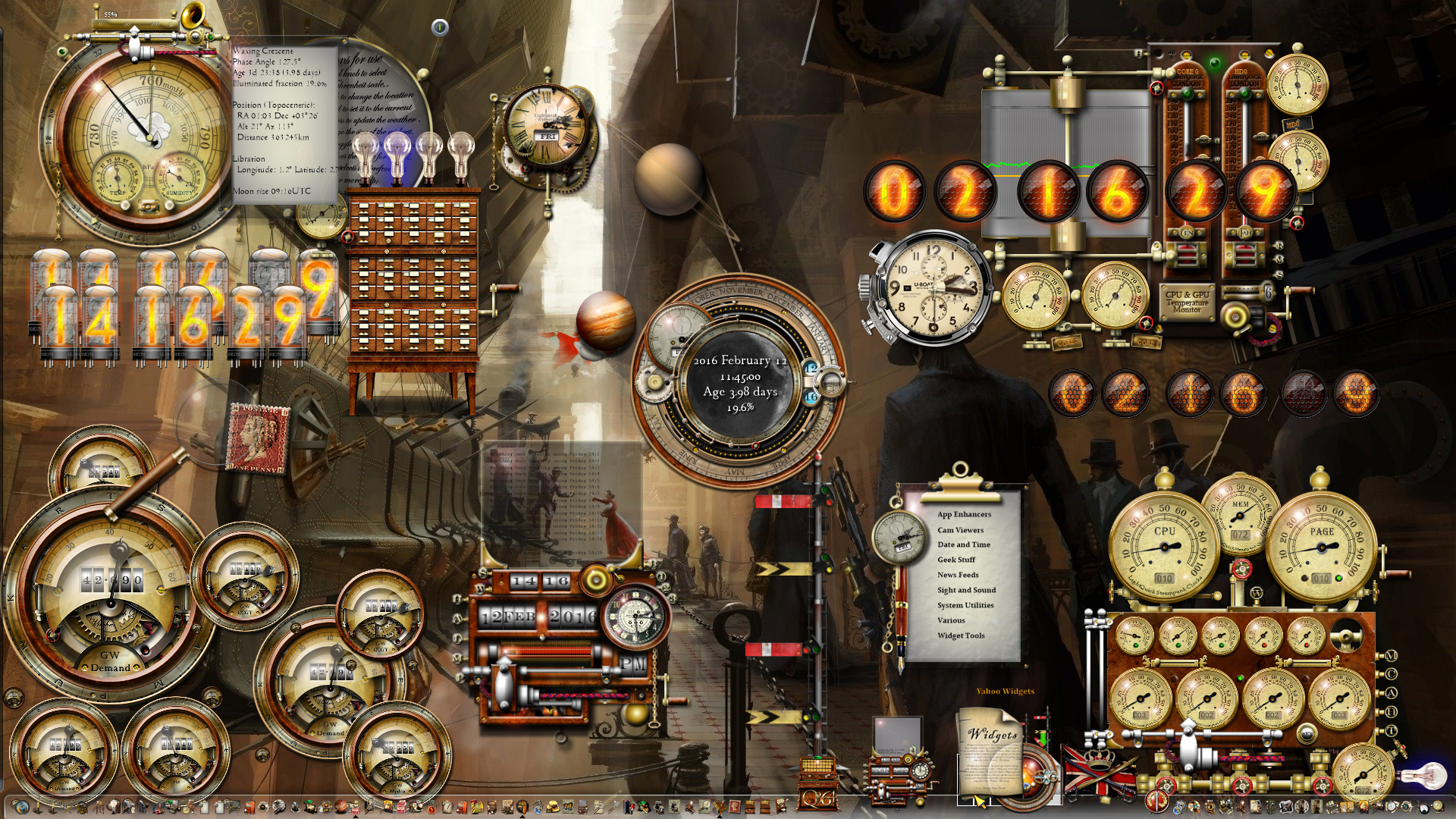Select App Enhancers on the clipboard menu
Image resolution: width=1456 pixels, height=819 pixels.
click(x=963, y=514)
